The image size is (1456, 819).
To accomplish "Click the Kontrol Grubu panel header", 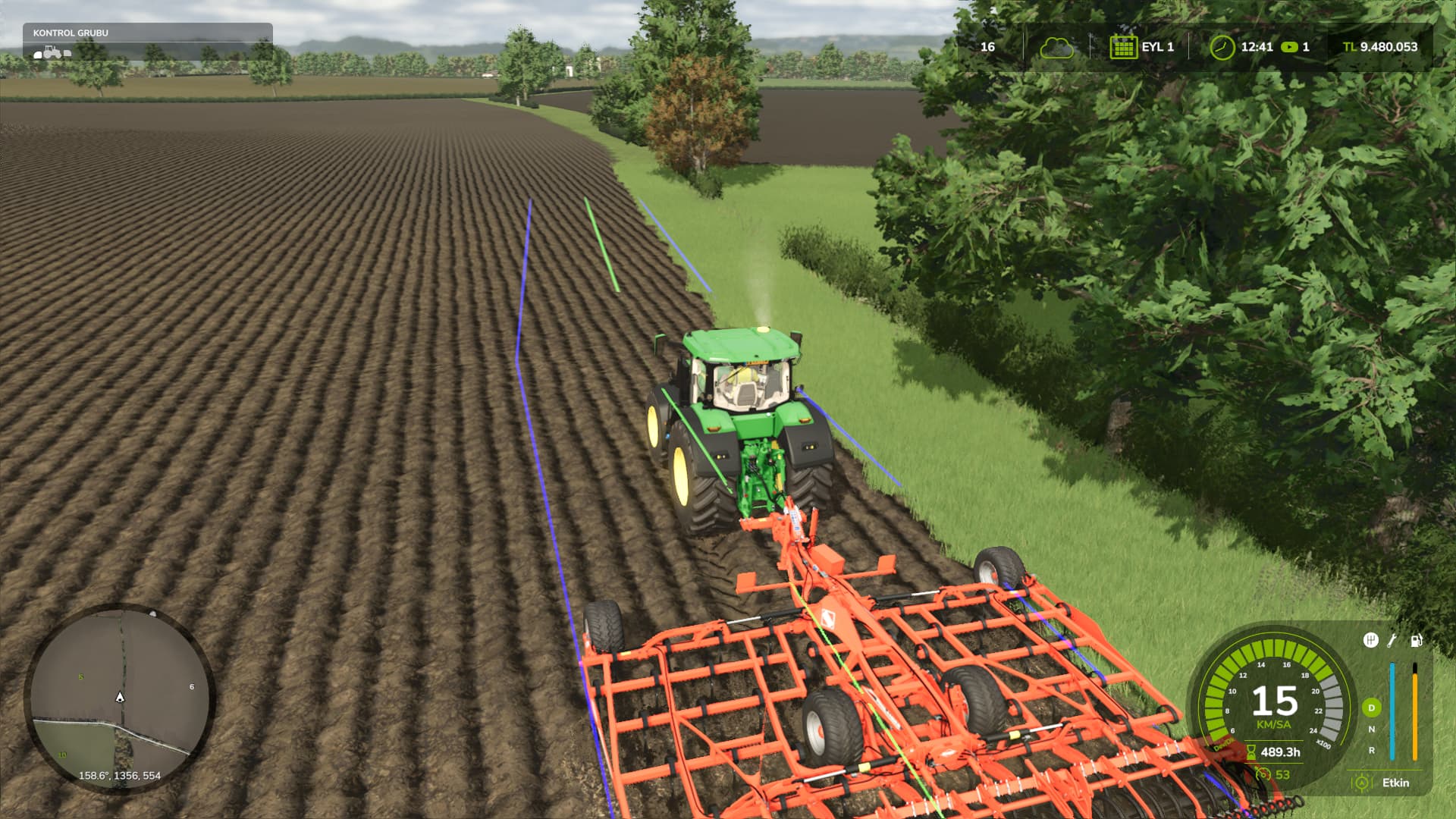I will pyautogui.click(x=71, y=33).
